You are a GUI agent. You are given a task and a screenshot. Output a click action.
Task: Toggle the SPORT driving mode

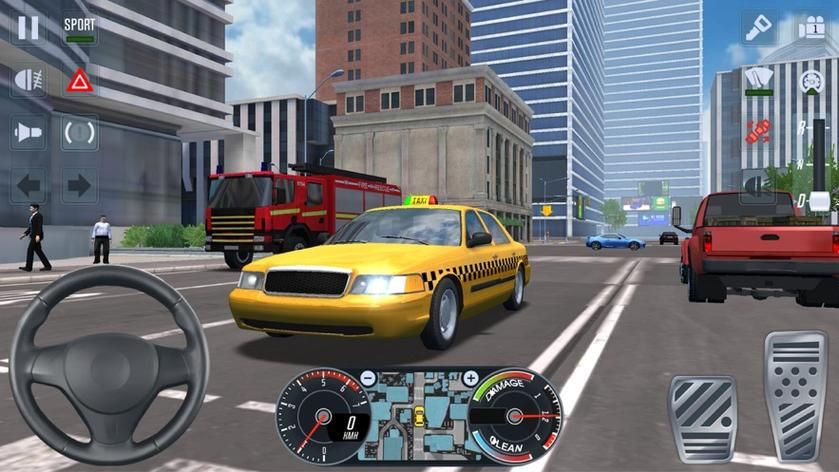[80, 27]
